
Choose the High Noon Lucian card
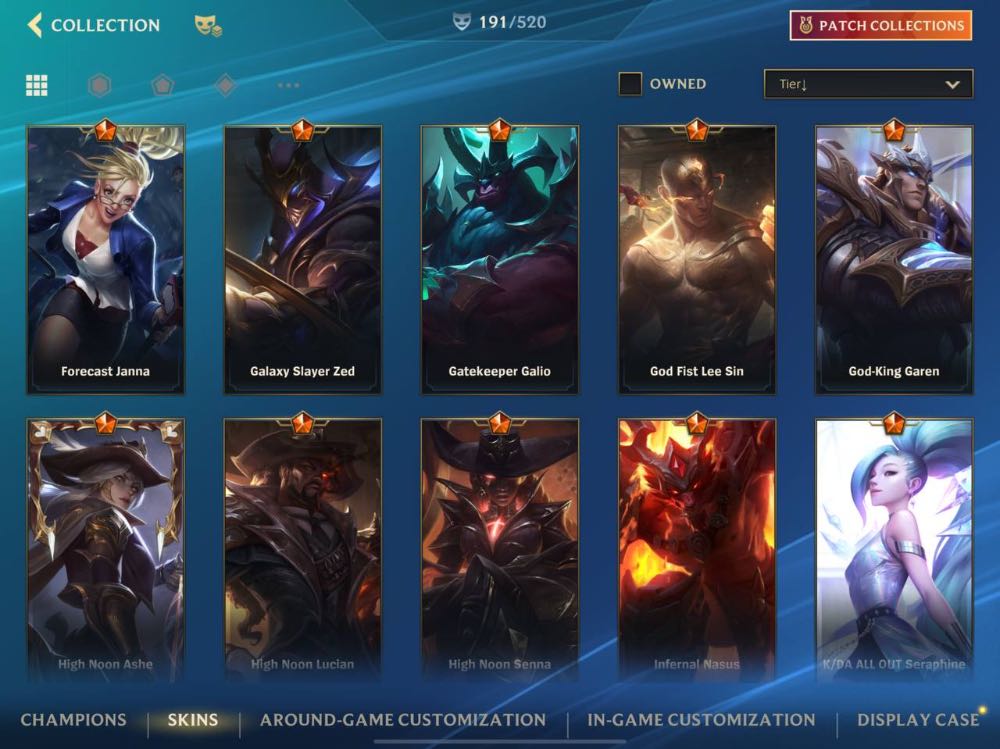[x=302, y=550]
